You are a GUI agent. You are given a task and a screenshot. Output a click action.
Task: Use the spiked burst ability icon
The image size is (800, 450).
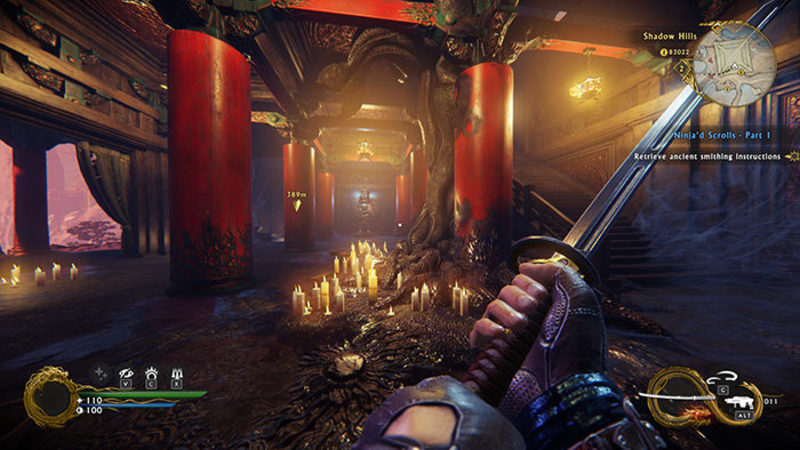click(152, 370)
